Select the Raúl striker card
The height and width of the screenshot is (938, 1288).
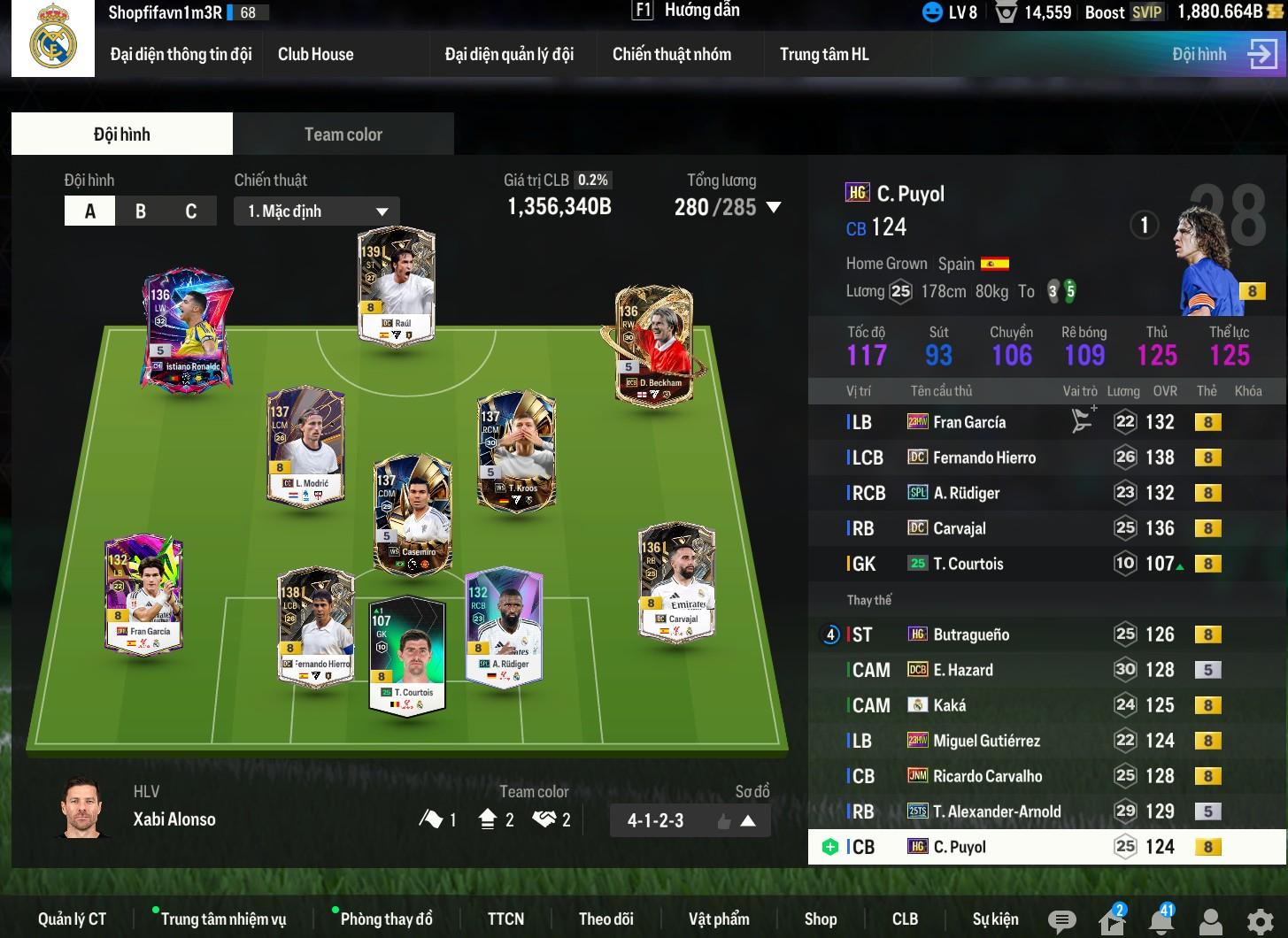click(x=396, y=286)
